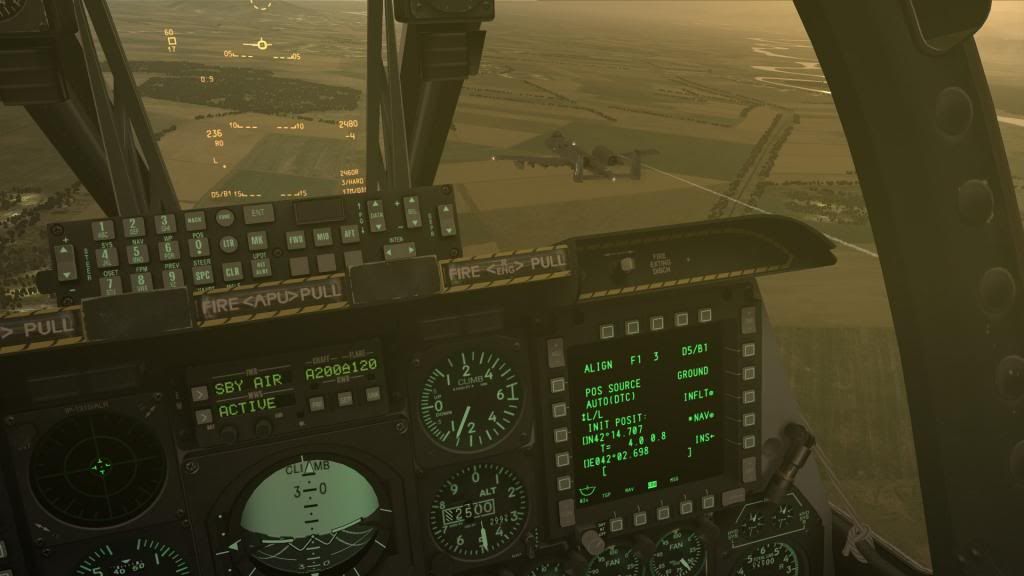Click the STEER rocker switch on the UFC
The image size is (1024, 576).
coord(65,262)
